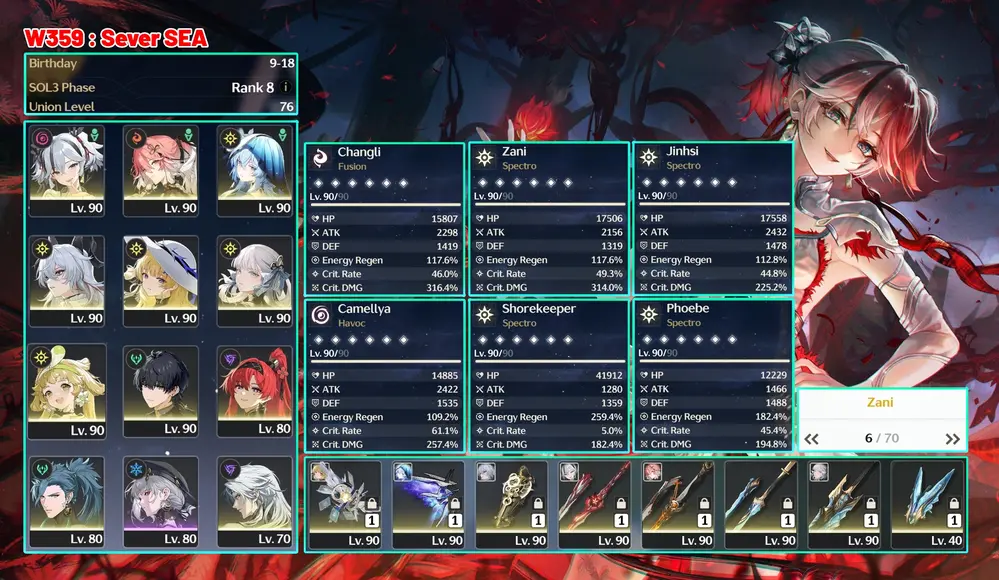Image resolution: width=999 pixels, height=580 pixels.
Task: Pick the red-haired Lv. 80 Havoc portrait
Action: (255, 391)
